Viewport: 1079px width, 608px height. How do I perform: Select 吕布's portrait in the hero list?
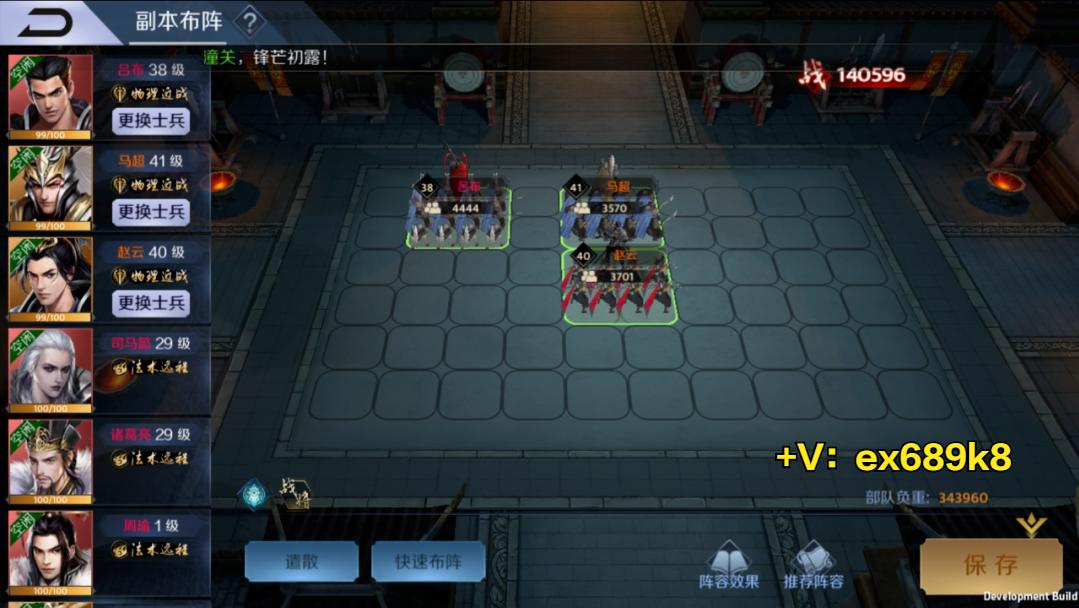pos(50,95)
